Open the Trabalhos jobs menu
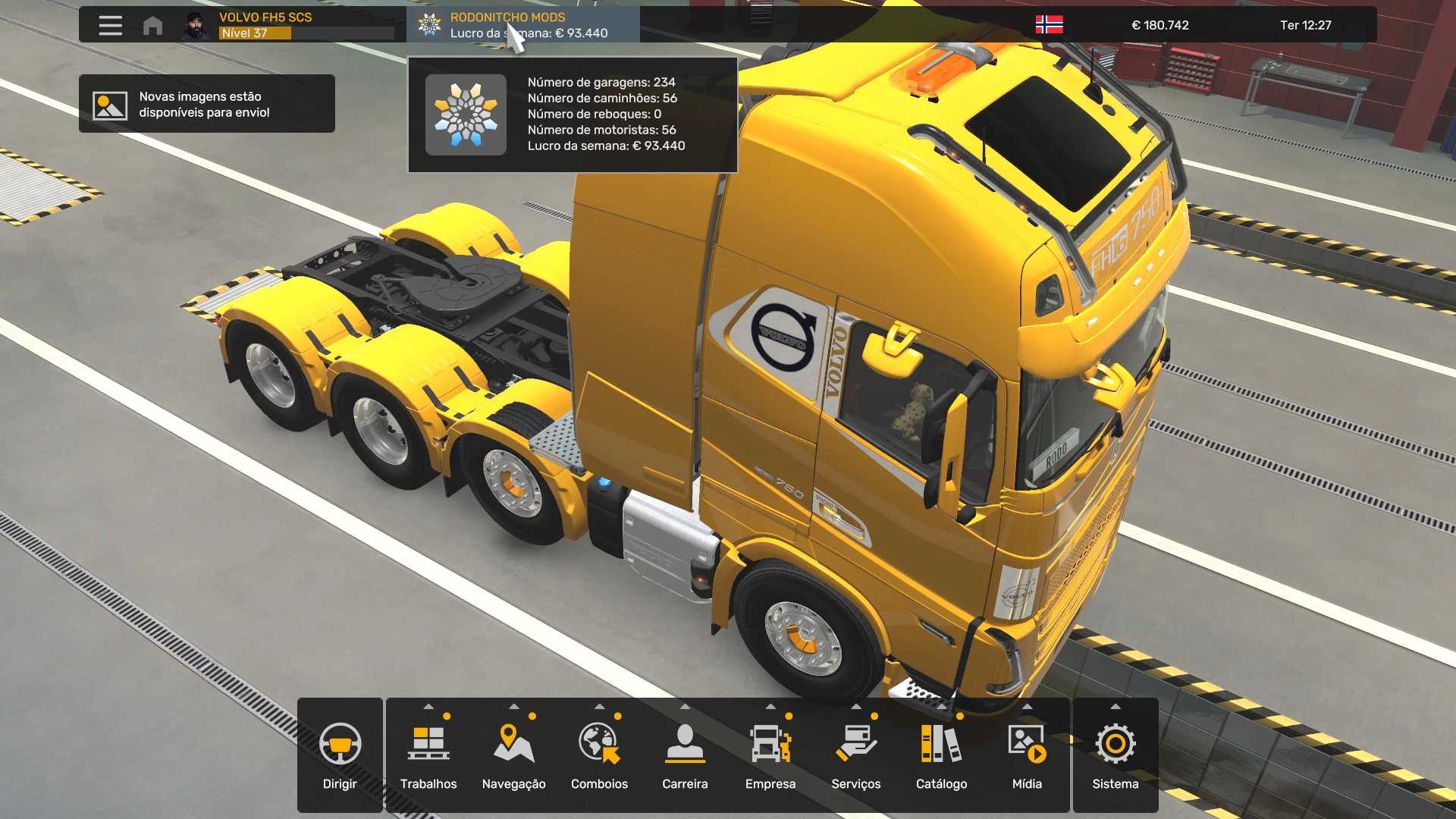Image resolution: width=1456 pixels, height=819 pixels. point(428,755)
